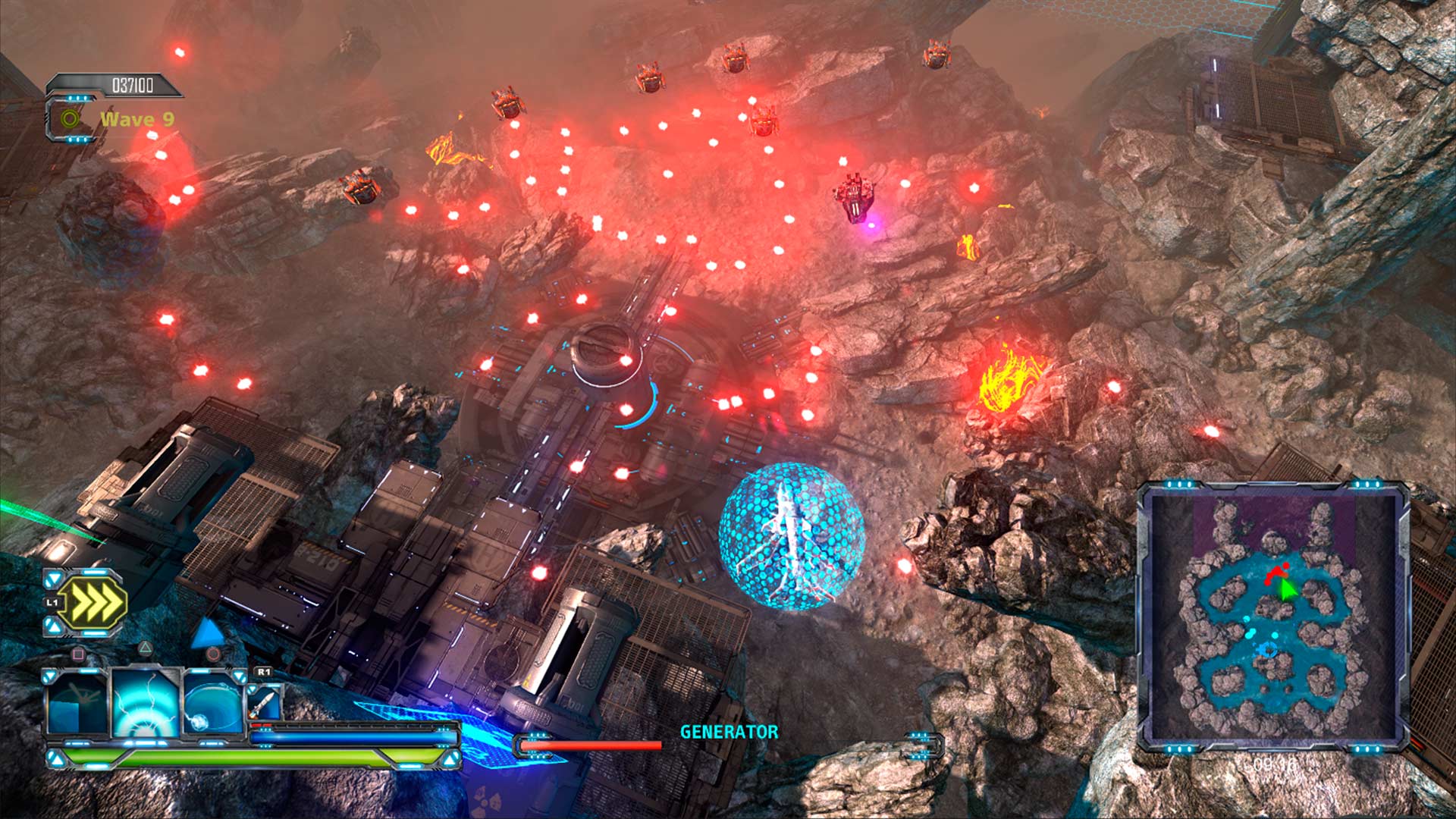Select the lightning shockwave ability thumbnail
The height and width of the screenshot is (819, 1456).
(146, 702)
